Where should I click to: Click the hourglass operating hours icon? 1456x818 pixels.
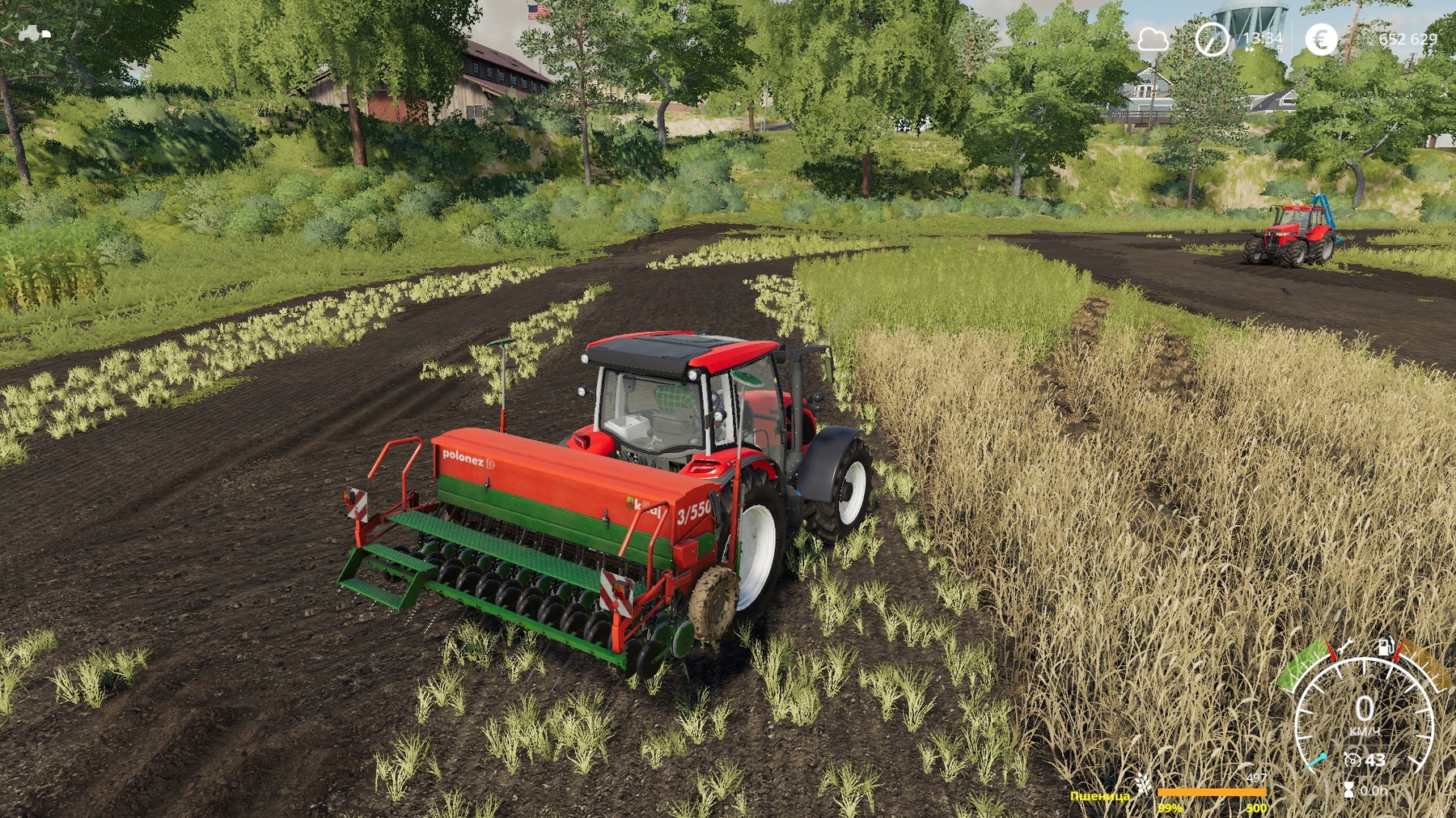(1348, 789)
